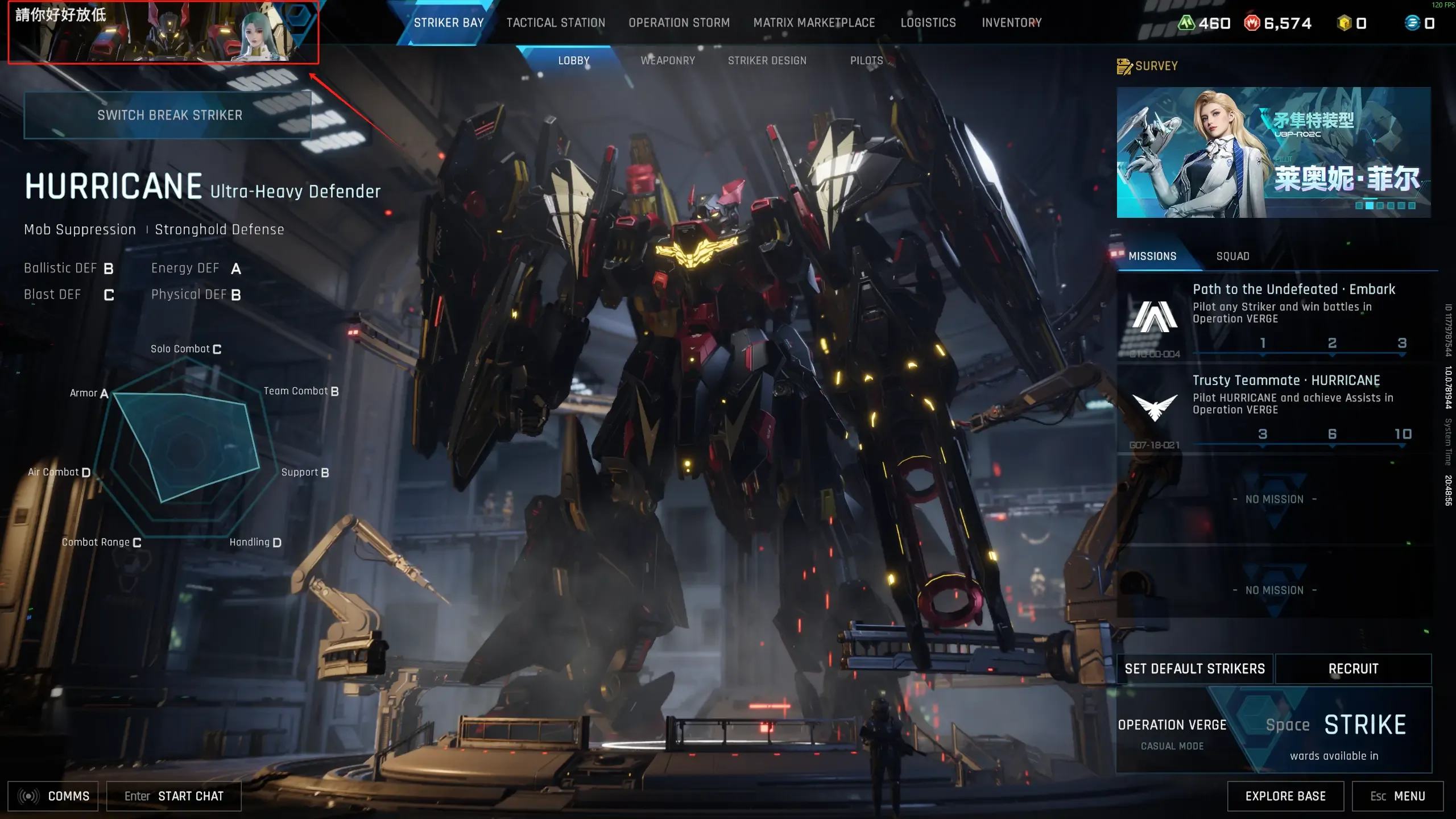Open the Matrix Marketplace
This screenshot has height=819, width=1456.
[x=814, y=23]
